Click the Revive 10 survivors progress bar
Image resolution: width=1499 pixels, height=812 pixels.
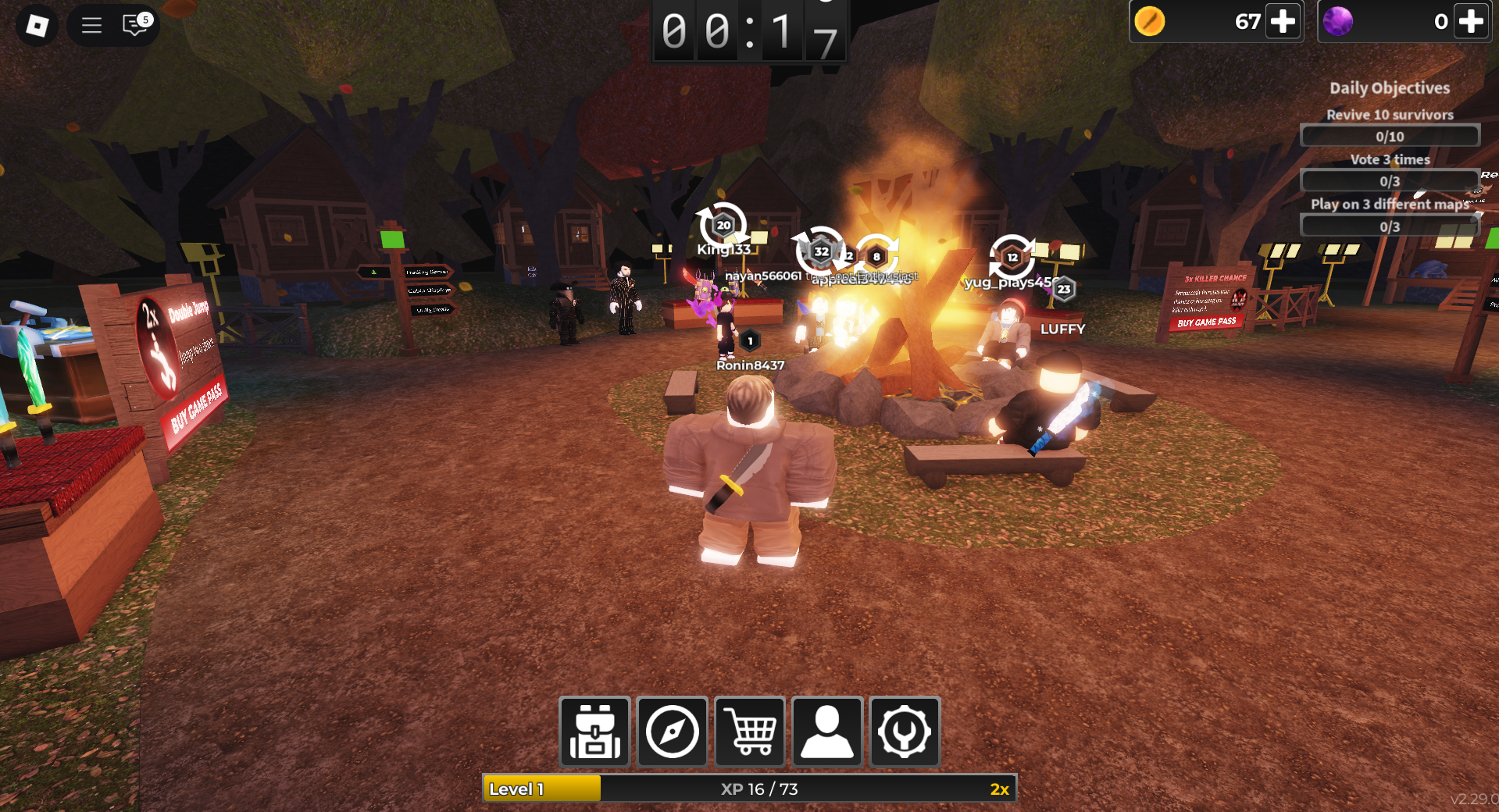click(x=1390, y=136)
